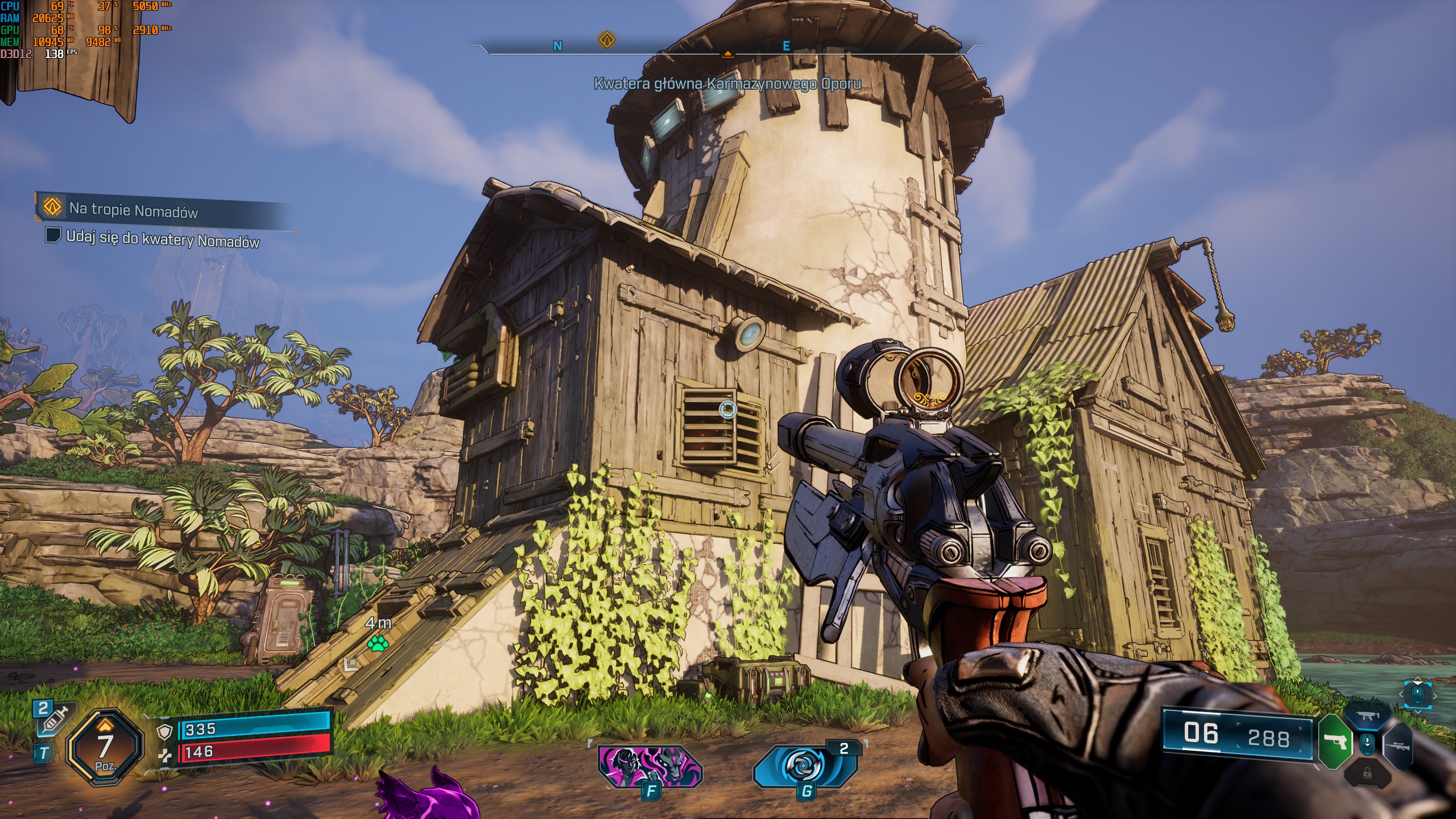Activate the purple action skill icon
This screenshot has width=1456, height=819.
(x=650, y=765)
